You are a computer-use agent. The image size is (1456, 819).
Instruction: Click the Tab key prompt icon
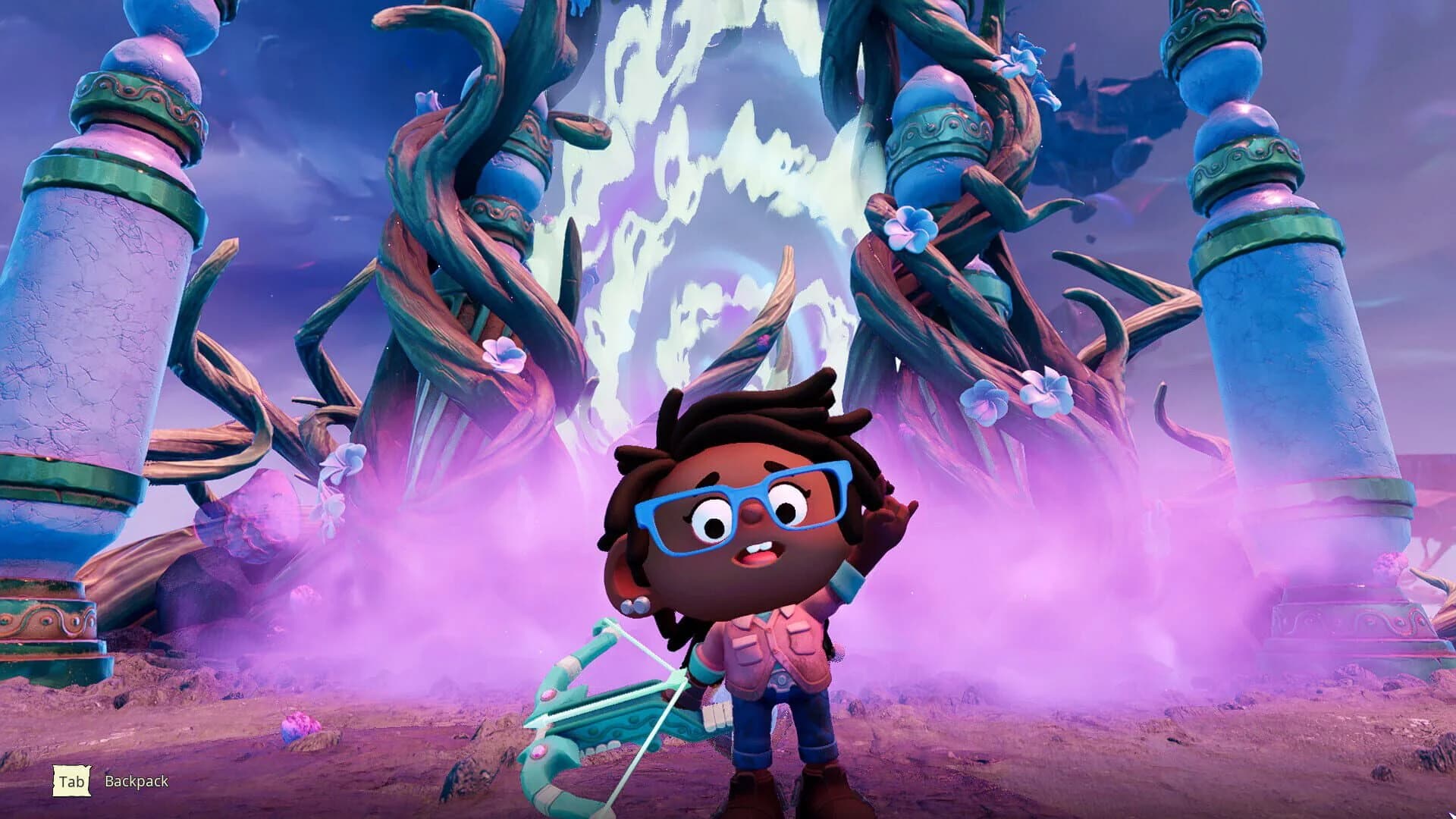72,782
